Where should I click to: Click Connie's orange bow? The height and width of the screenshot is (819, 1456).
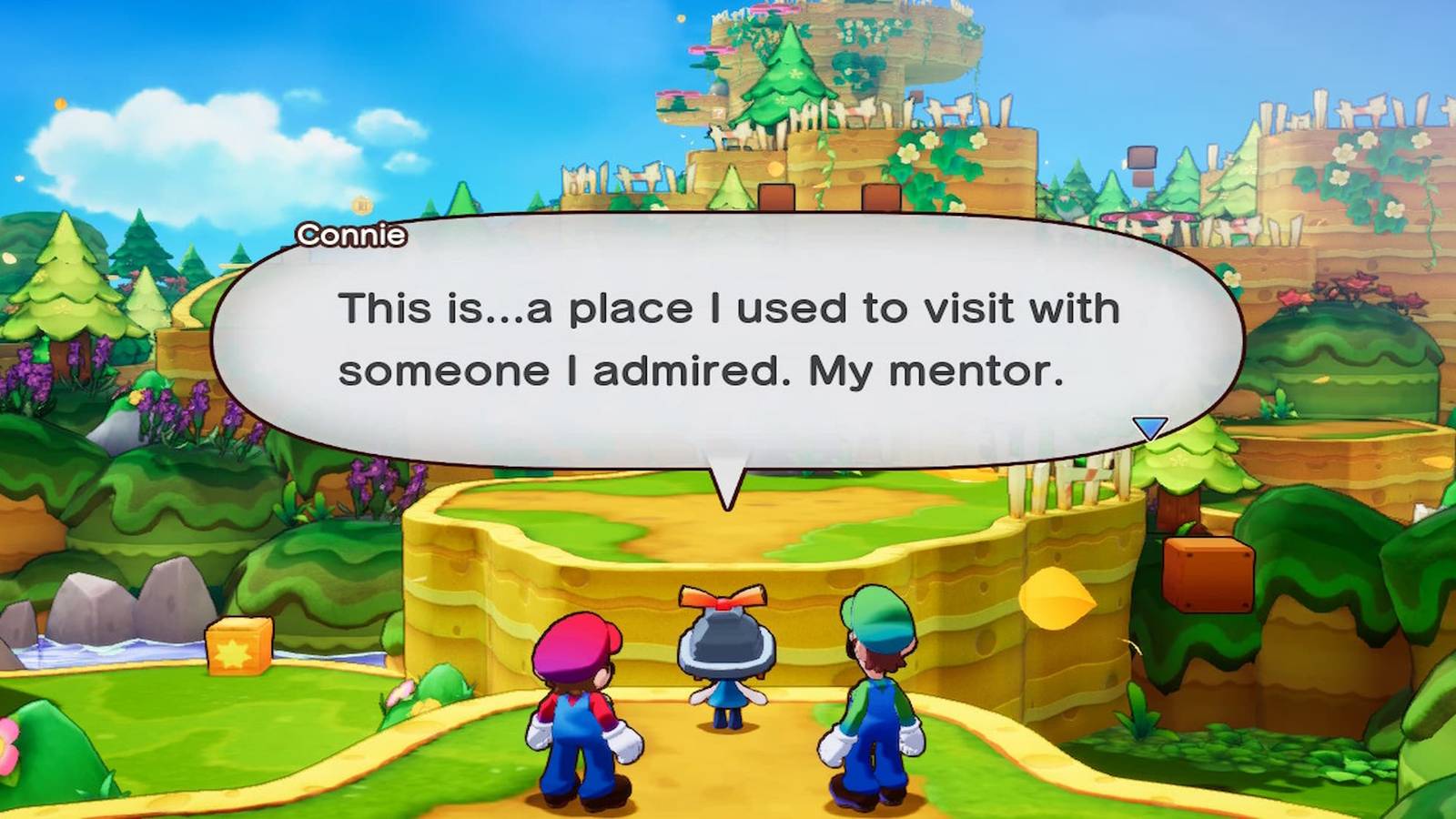723,596
